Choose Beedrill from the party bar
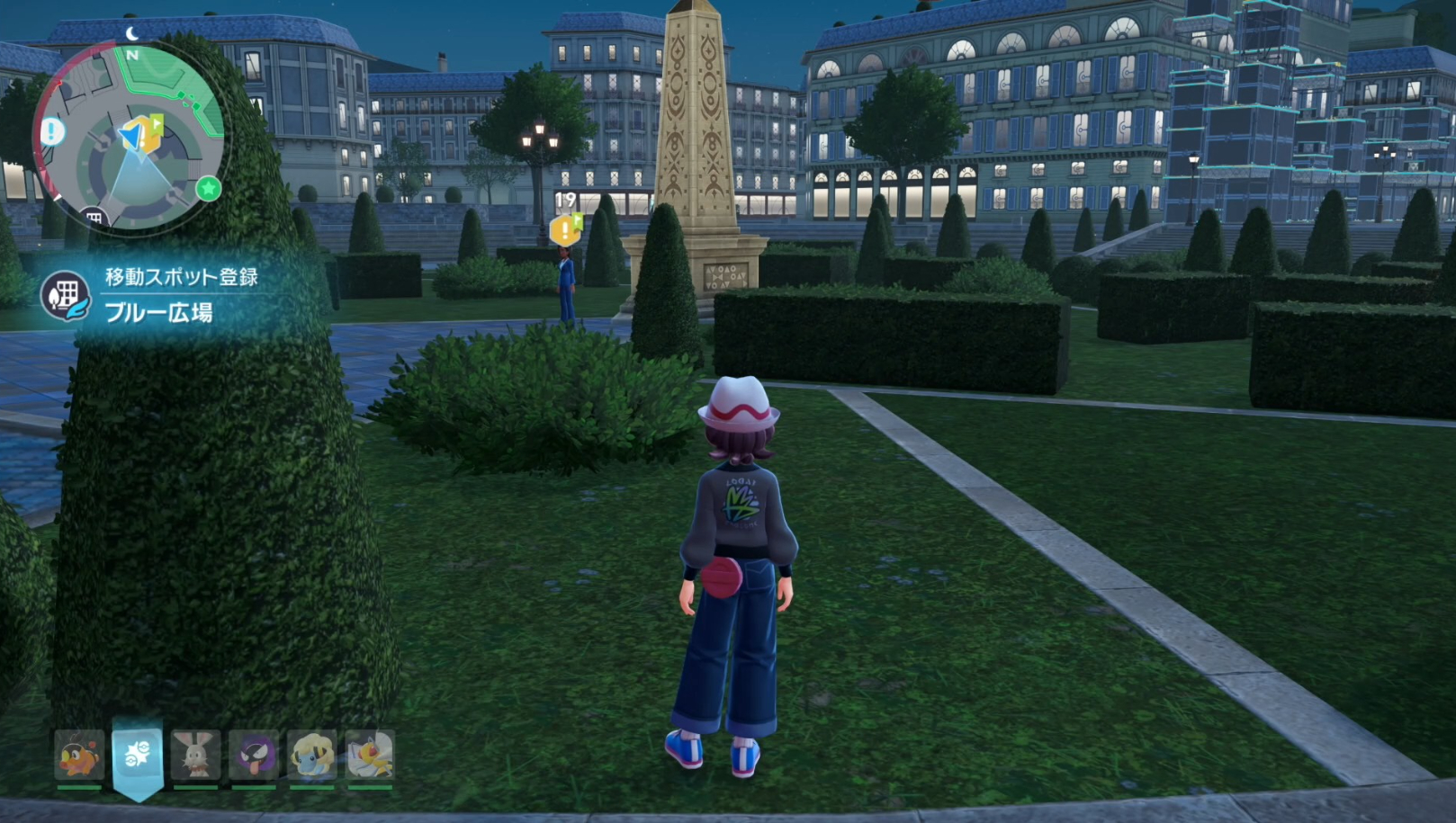This screenshot has height=823, width=1456. [370, 754]
